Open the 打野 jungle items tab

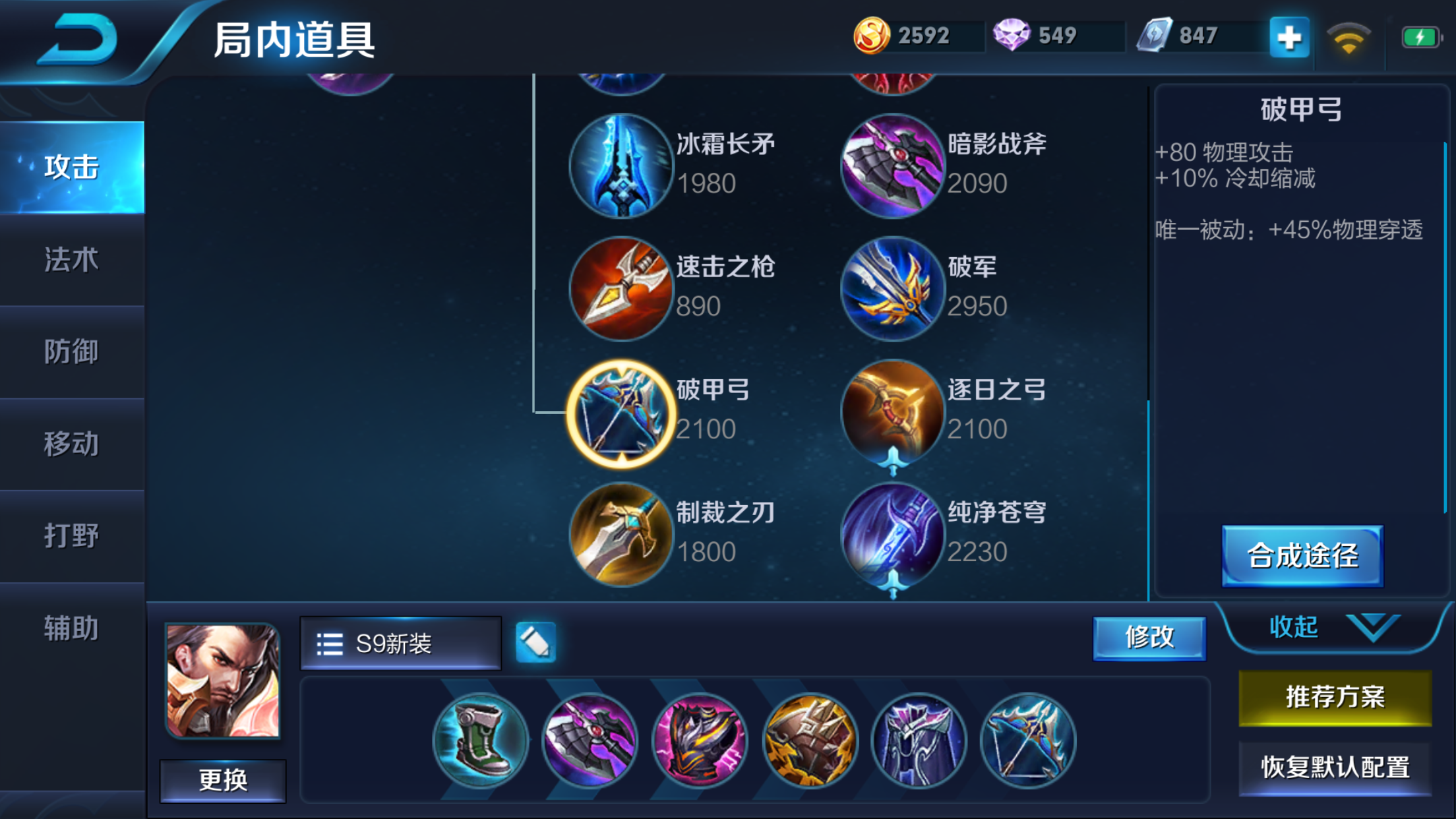coord(69,536)
